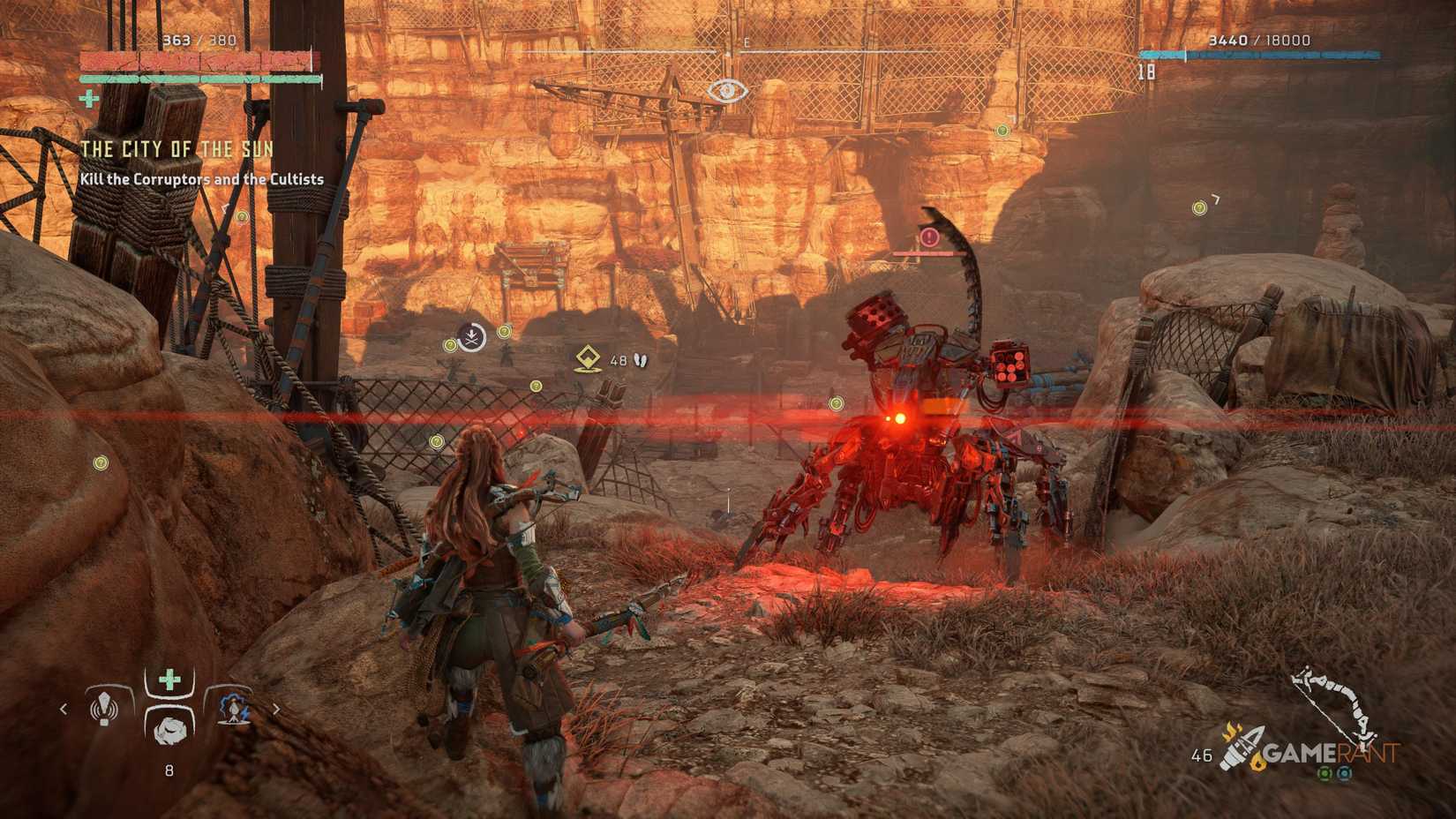This screenshot has height=819, width=1456.
Task: Click the 3440/18000 XP progress bar
Action: [x=1235, y=54]
